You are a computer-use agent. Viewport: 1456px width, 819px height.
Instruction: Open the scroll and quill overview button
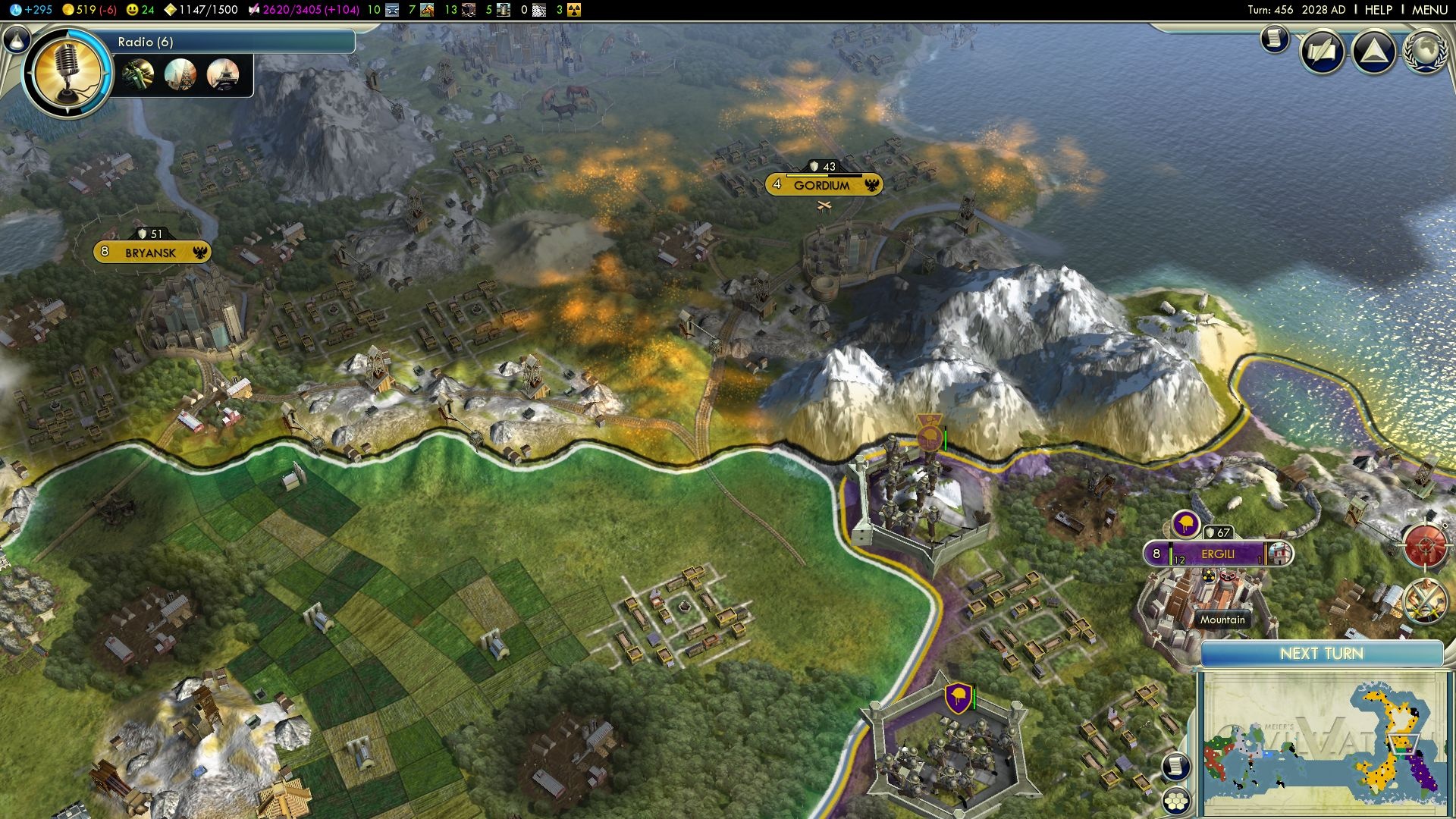pos(1322,52)
